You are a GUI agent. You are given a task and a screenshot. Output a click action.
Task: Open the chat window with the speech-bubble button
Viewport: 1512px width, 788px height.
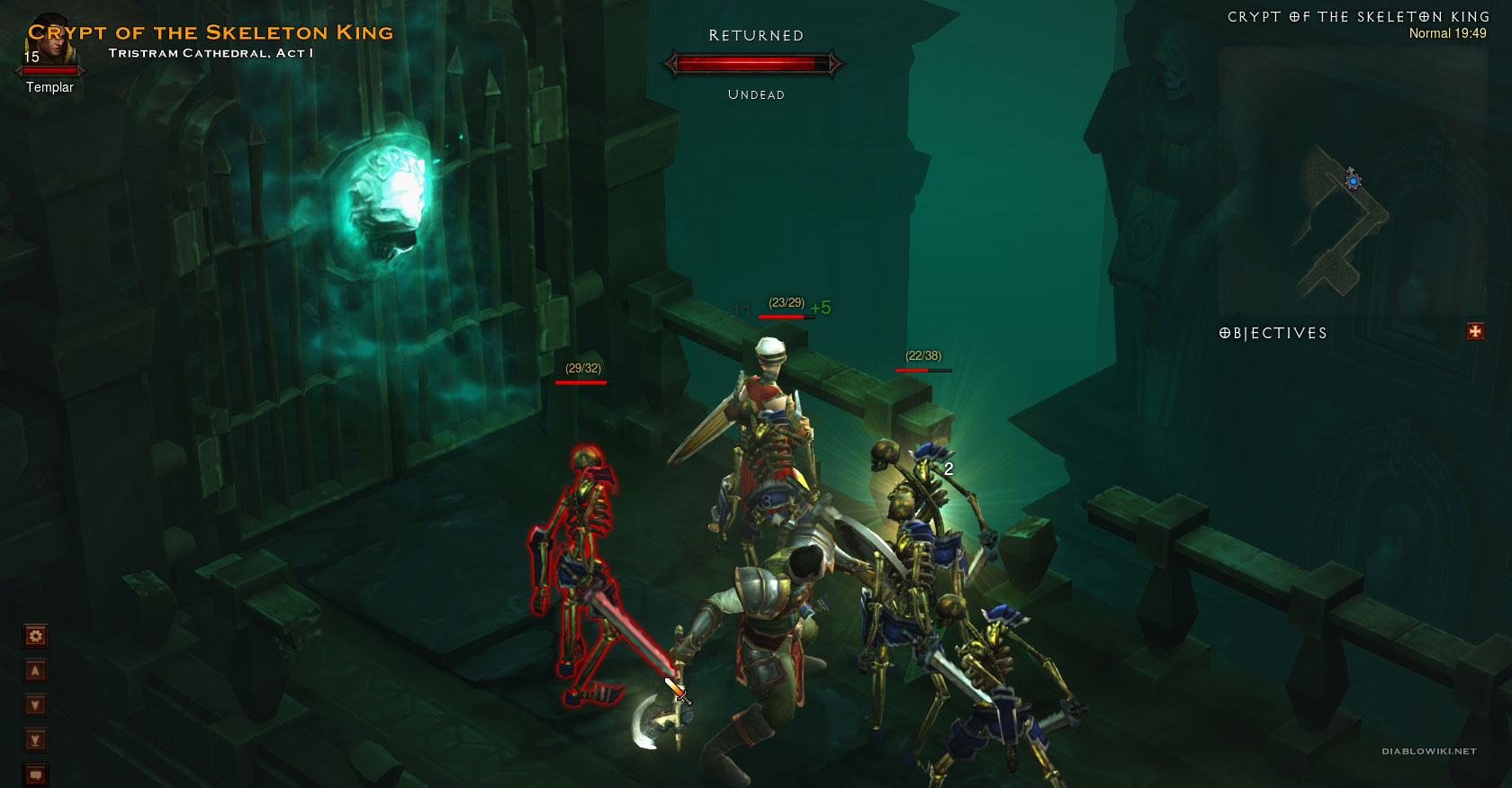click(x=35, y=774)
